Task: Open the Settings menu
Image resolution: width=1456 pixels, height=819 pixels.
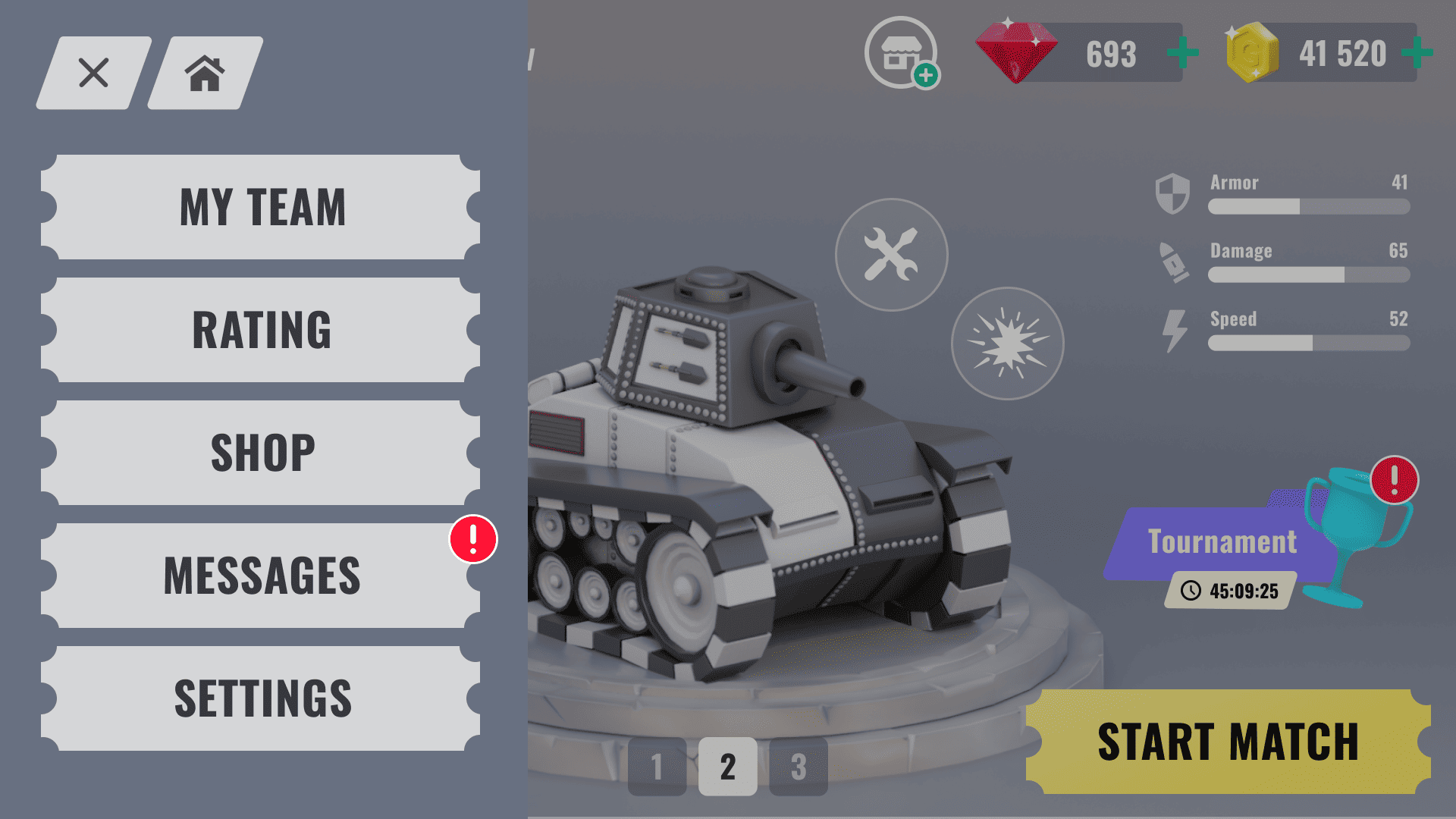Action: 262,698
